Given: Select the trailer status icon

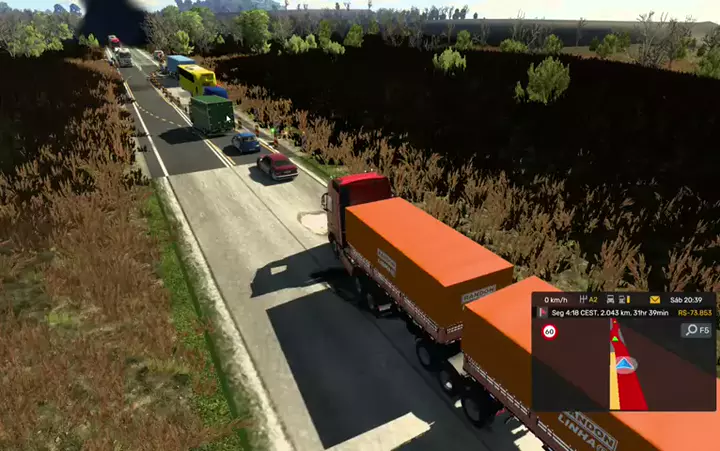Looking at the screenshot, I should coord(623,299).
